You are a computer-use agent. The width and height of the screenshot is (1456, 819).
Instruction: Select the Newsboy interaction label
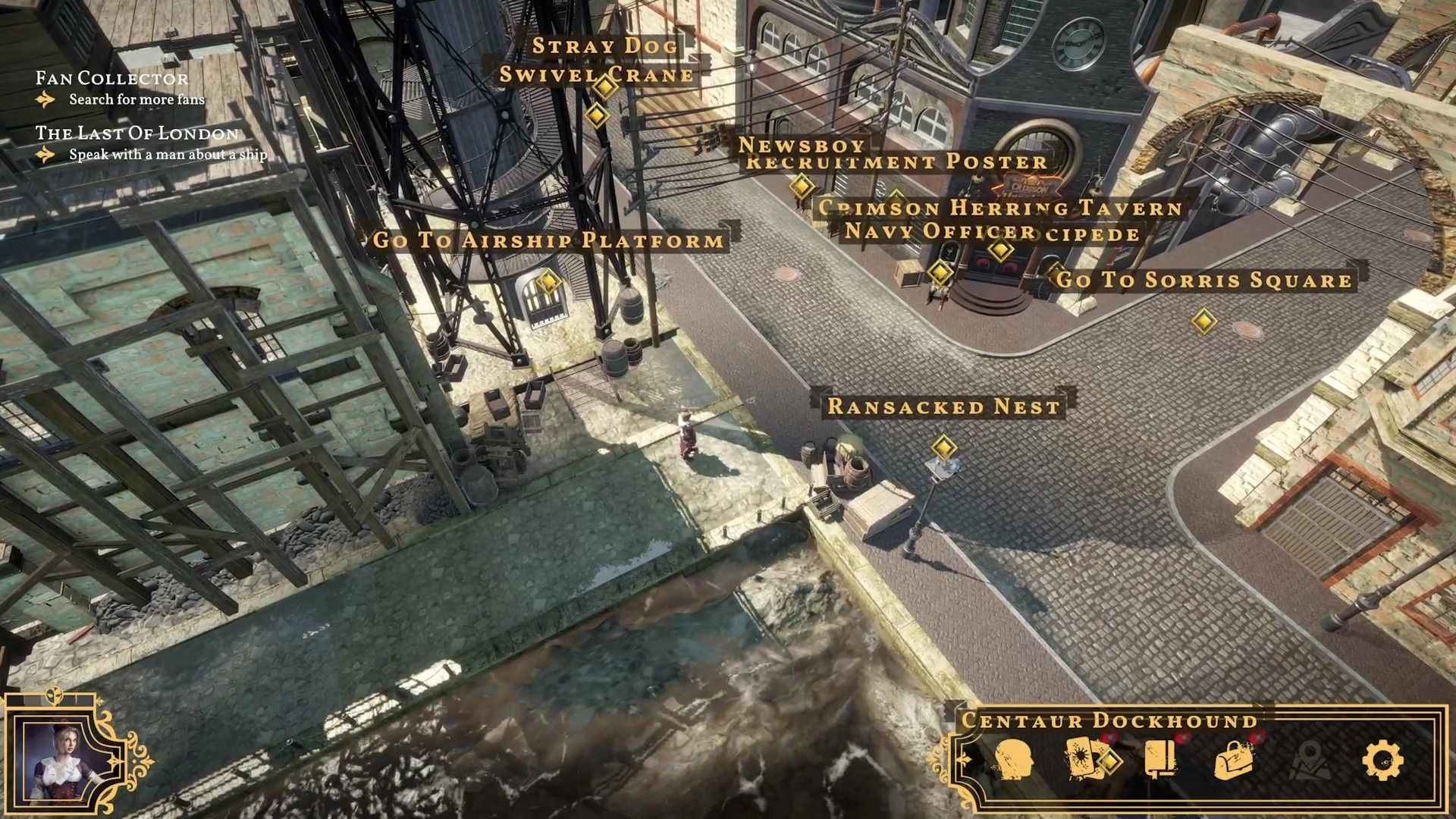click(802, 144)
